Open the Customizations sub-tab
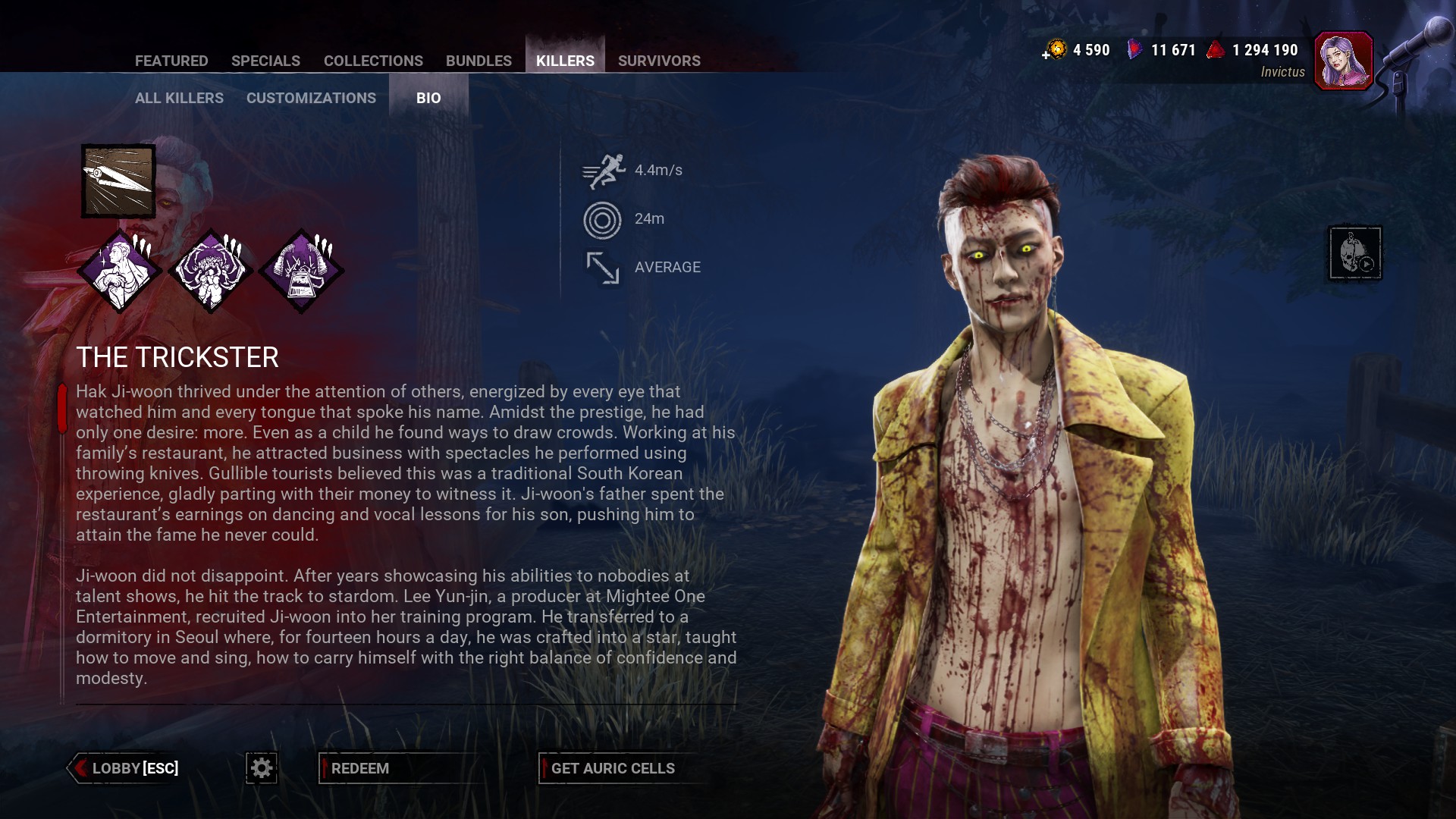Image resolution: width=1456 pixels, height=819 pixels. [311, 98]
